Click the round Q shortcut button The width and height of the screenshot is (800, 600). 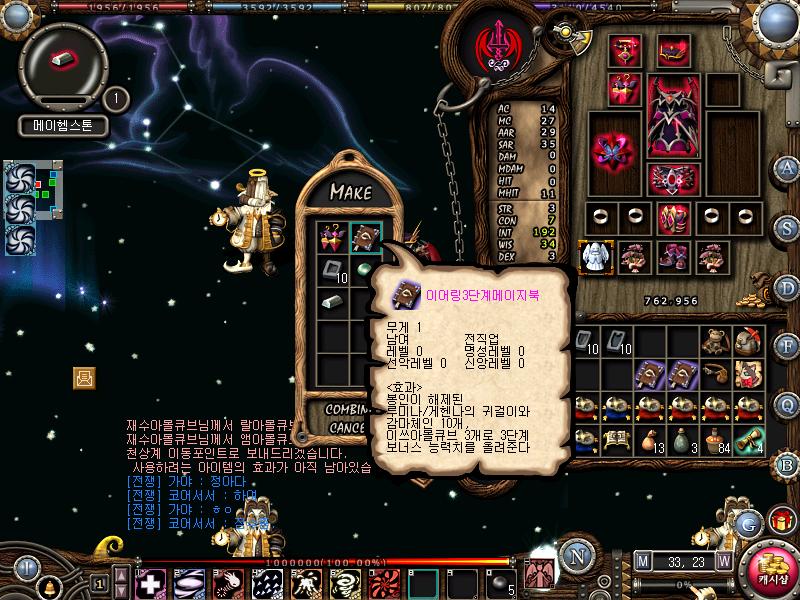point(788,404)
